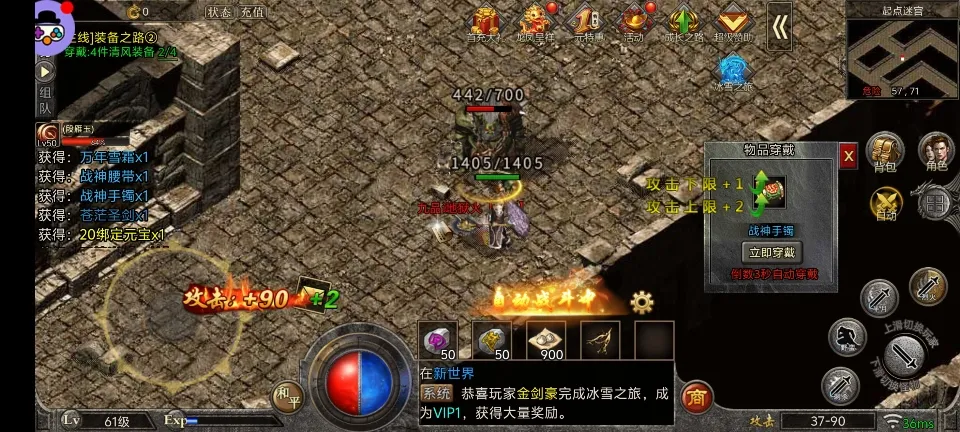960x432 pixels.
Task: Open auto-battle settings gear
Action: [x=641, y=301]
